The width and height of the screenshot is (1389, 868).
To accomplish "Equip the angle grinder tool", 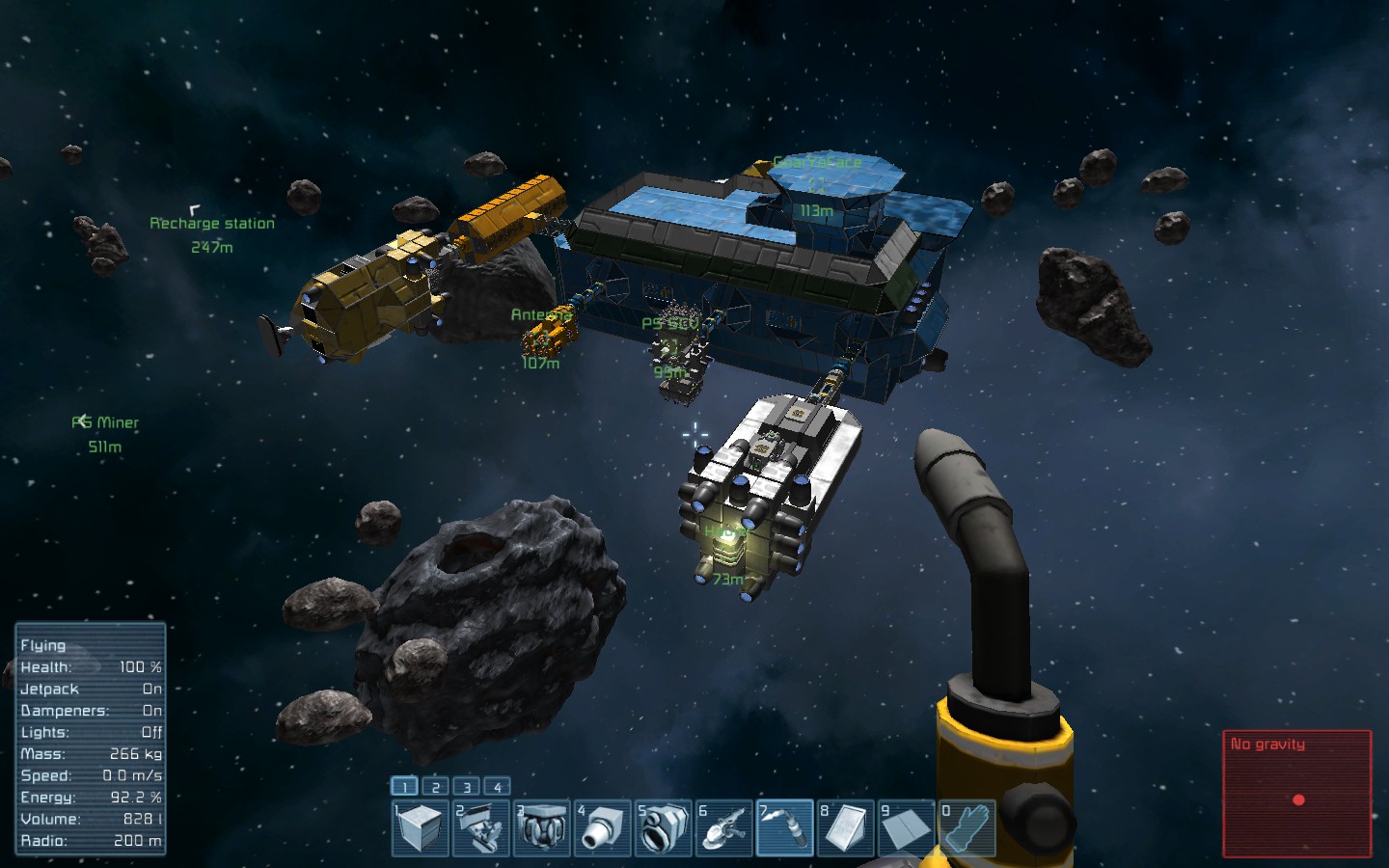I will [724, 828].
